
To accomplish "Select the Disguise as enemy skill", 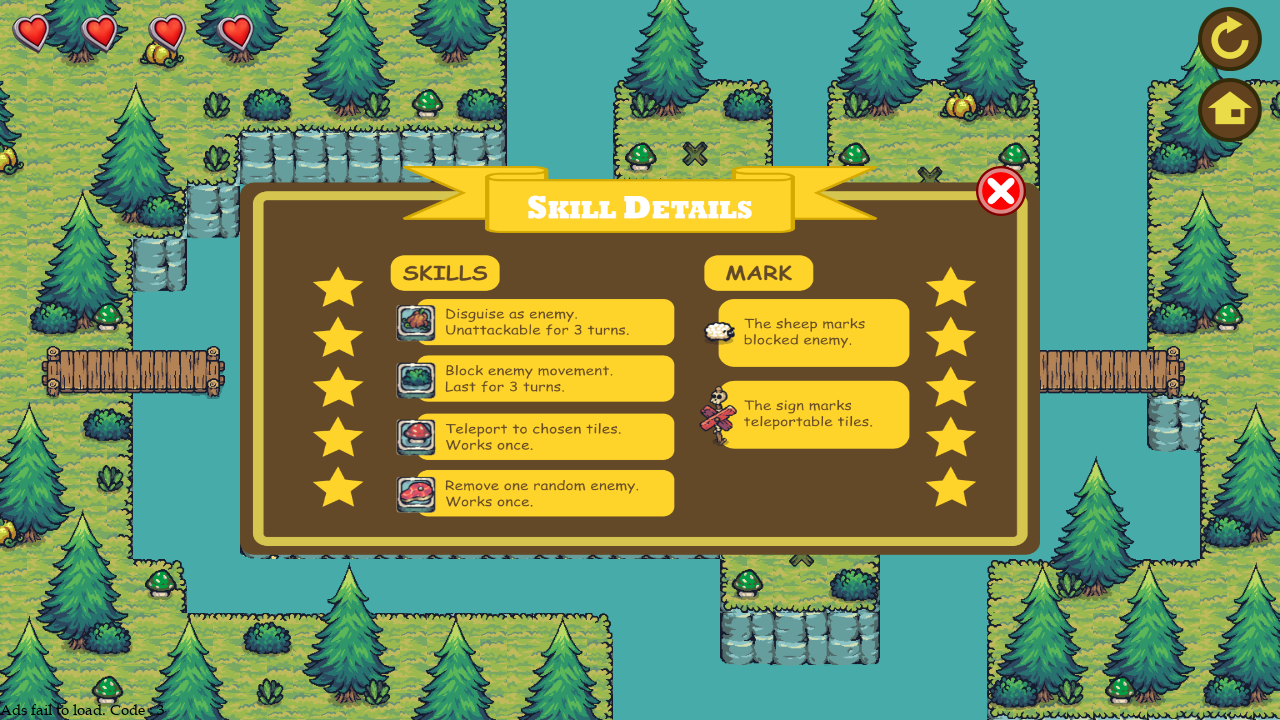I will tap(536, 322).
